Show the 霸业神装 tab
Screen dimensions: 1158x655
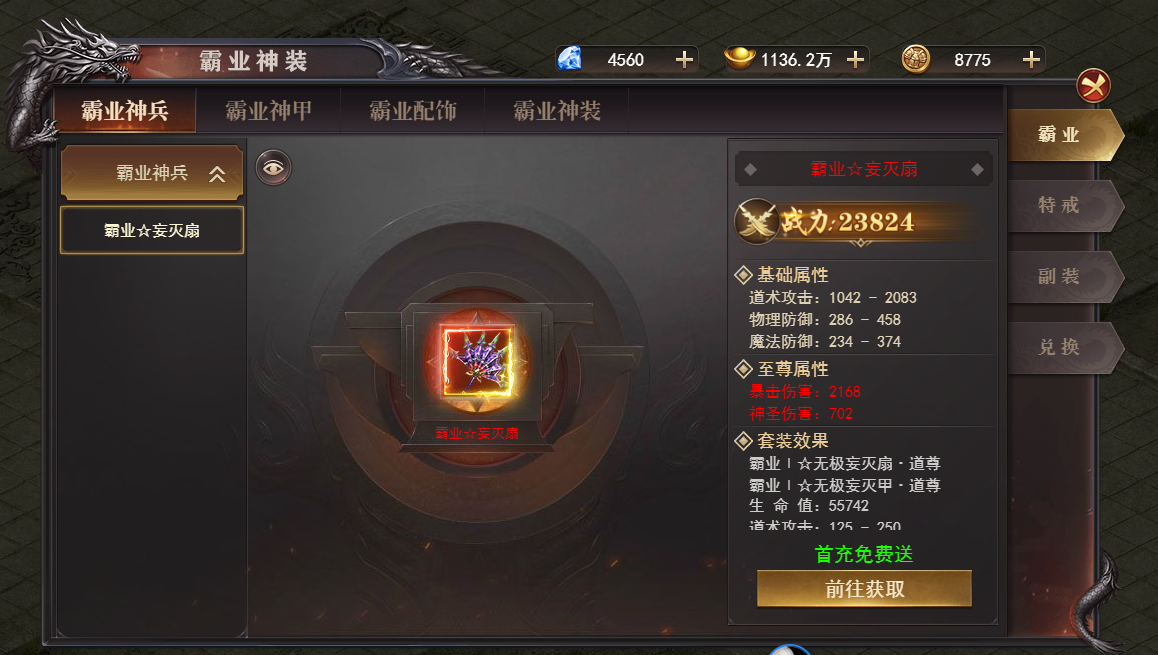557,111
